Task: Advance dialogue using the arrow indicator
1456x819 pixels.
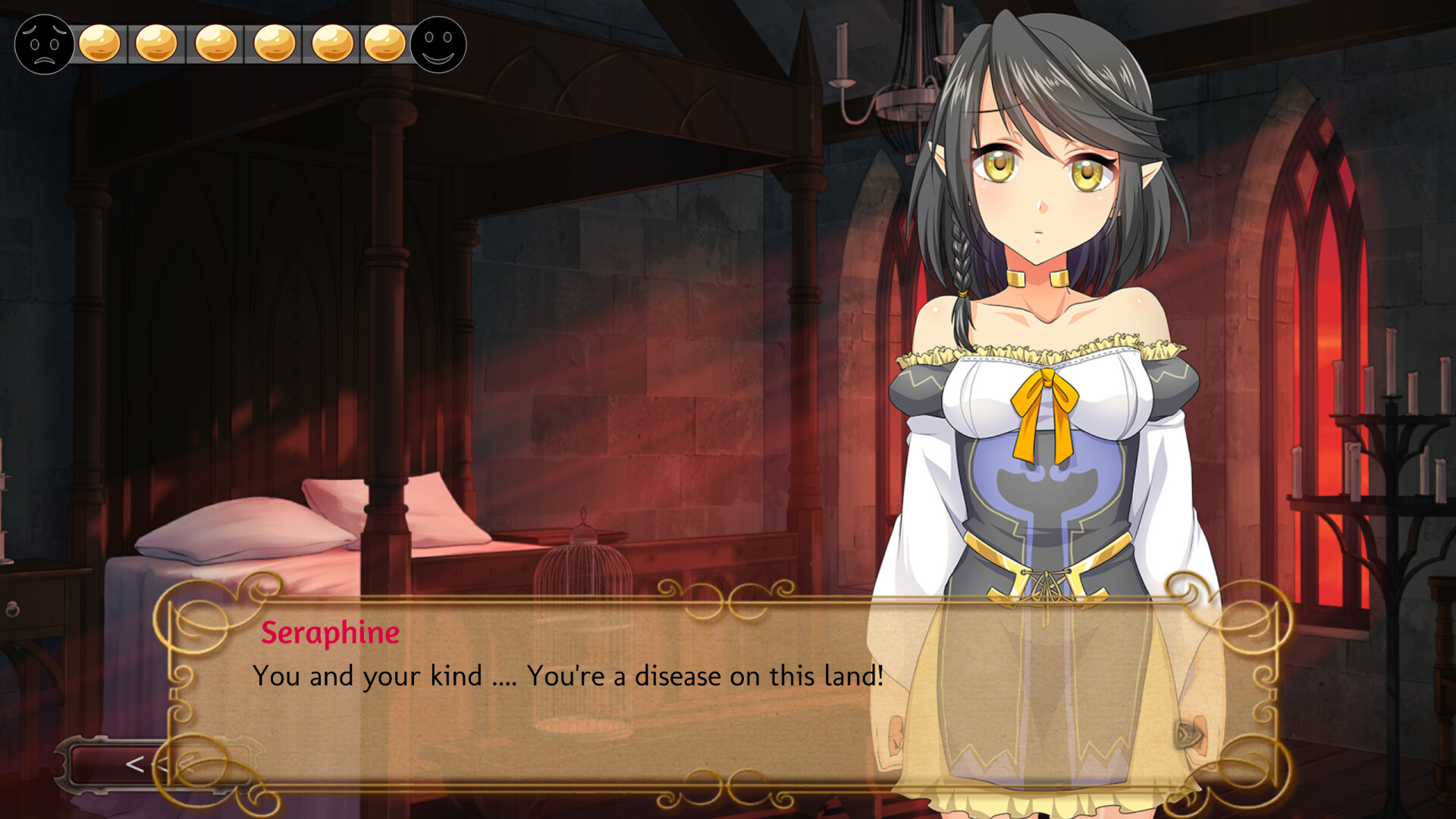Action: pos(1188,734)
